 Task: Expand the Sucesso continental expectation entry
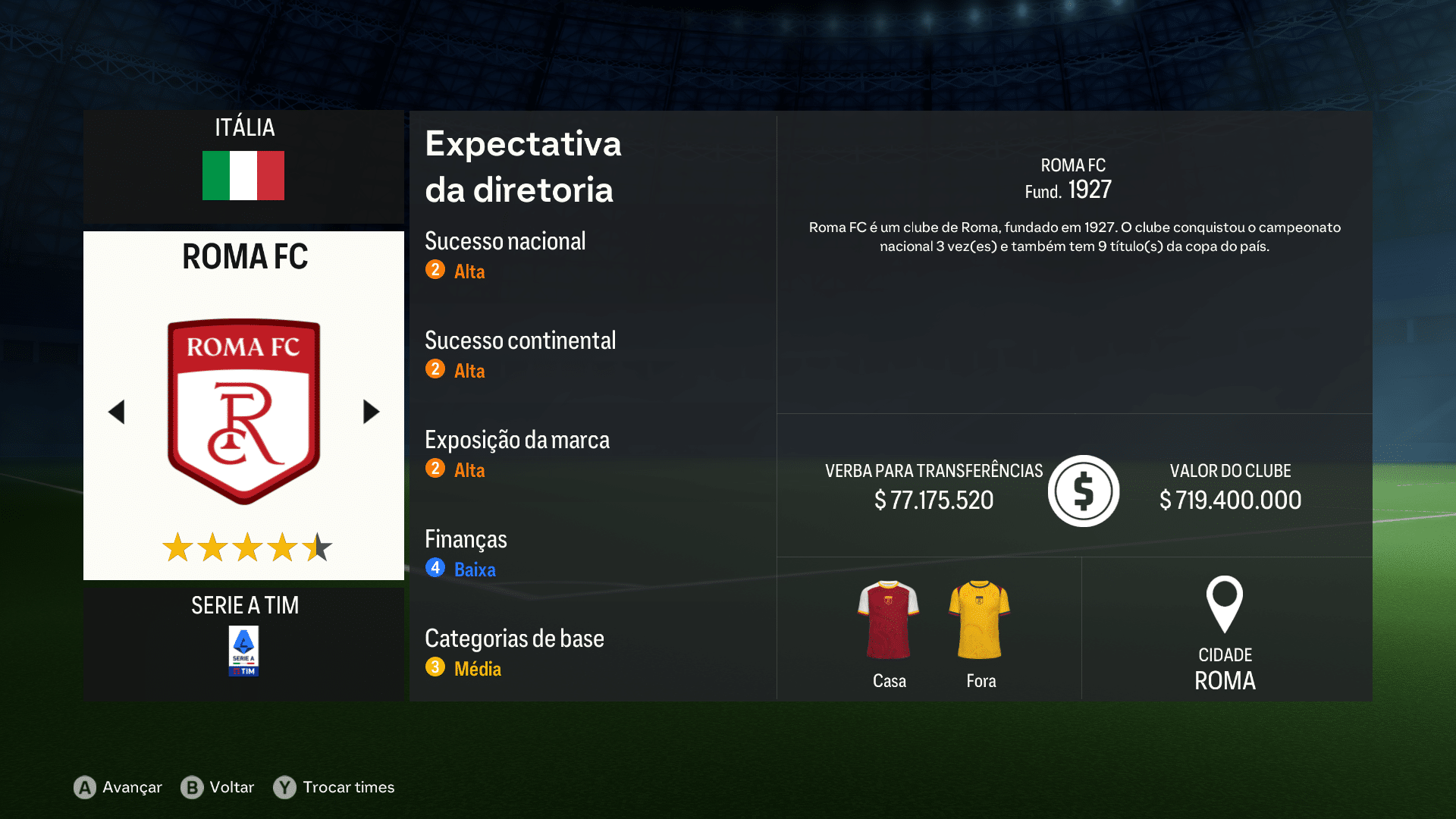coord(520,341)
